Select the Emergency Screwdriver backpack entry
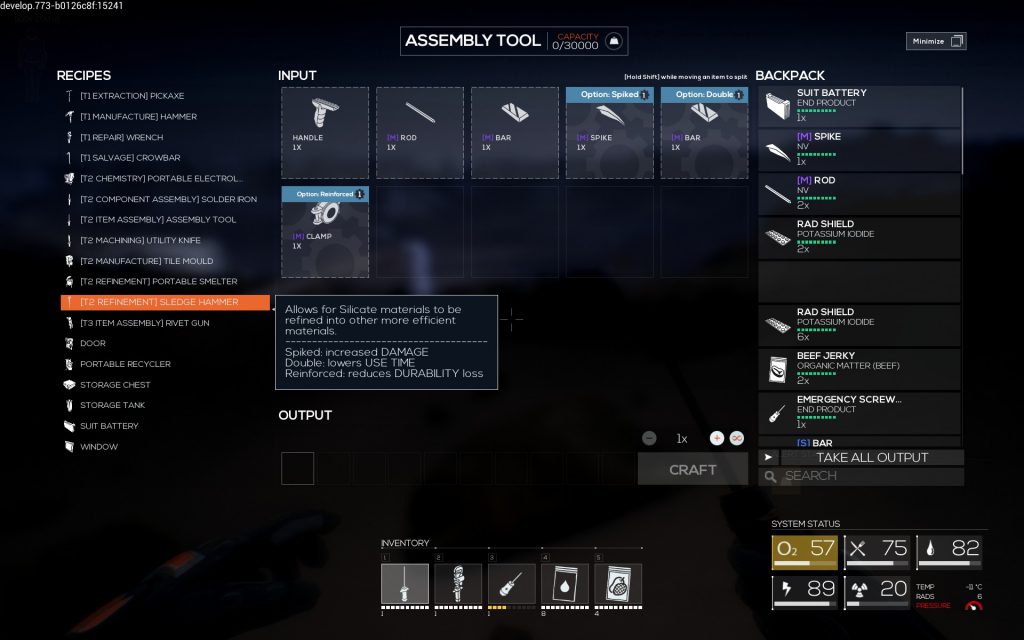This screenshot has width=1024, height=640. pos(859,412)
